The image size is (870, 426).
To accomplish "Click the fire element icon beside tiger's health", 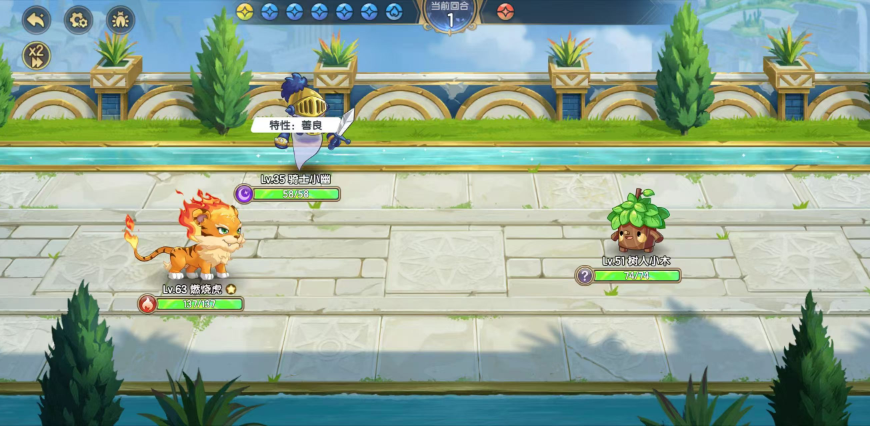I will click(148, 304).
